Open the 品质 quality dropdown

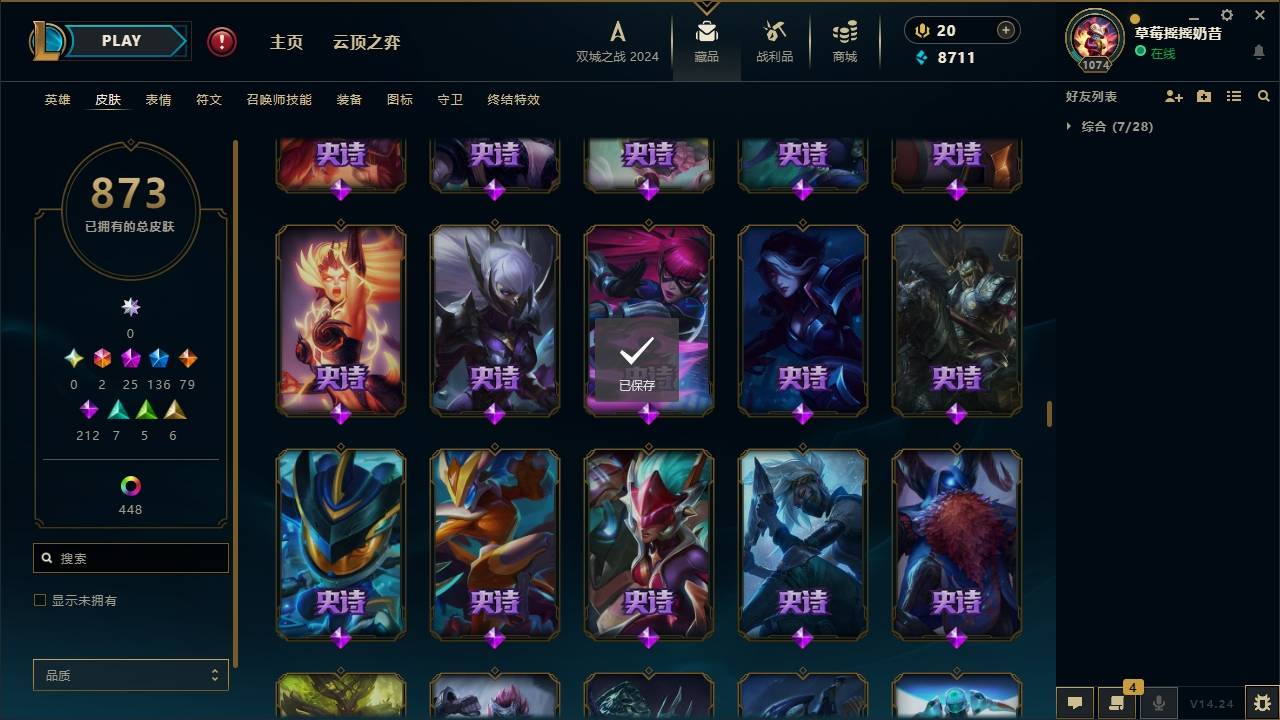pos(130,675)
